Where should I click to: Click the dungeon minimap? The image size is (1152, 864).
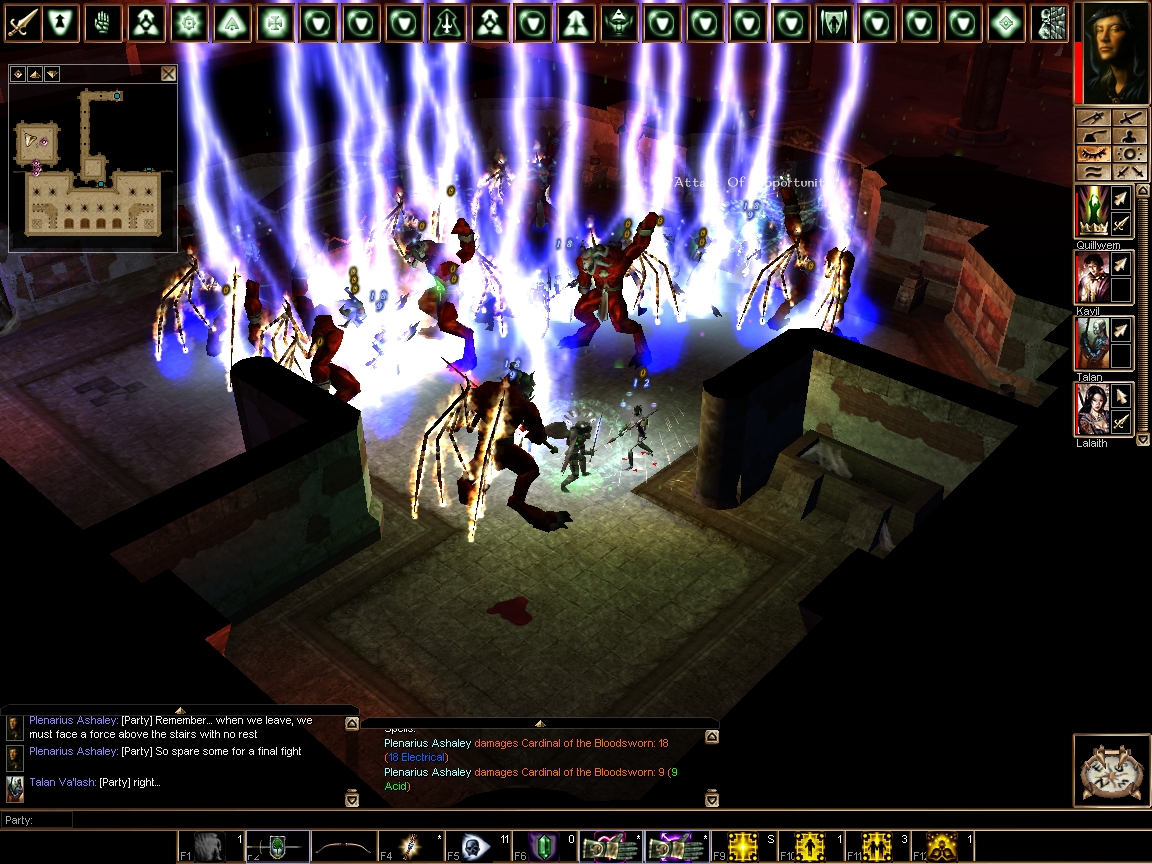93,165
